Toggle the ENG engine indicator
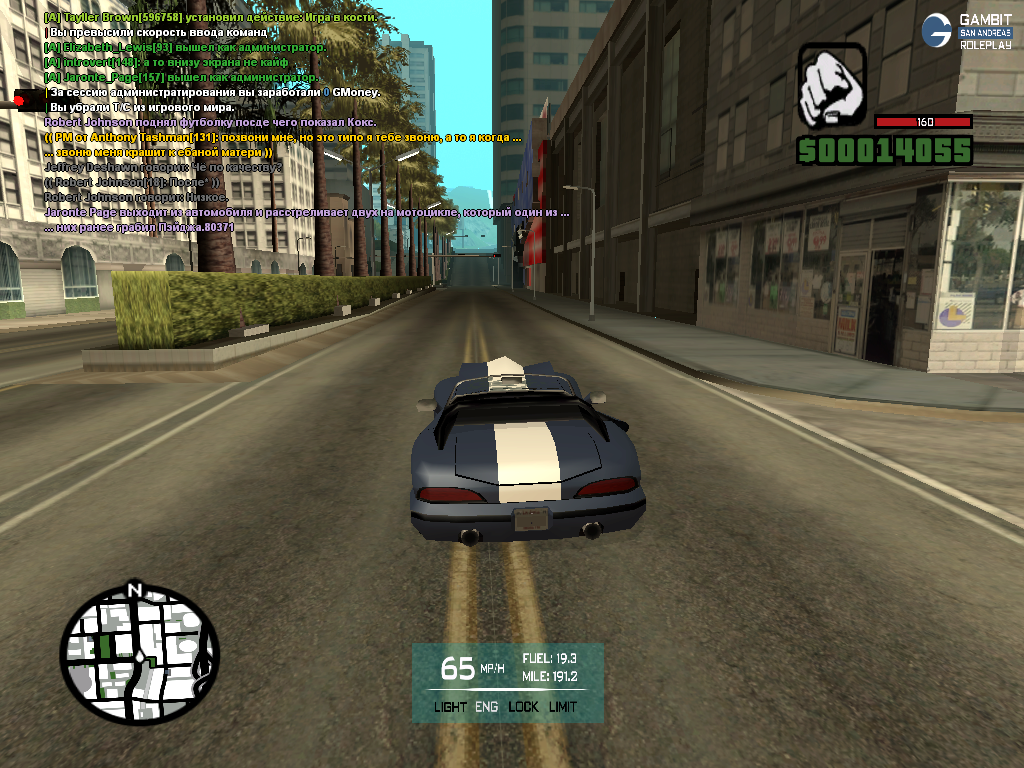The image size is (1024, 768). click(x=487, y=707)
